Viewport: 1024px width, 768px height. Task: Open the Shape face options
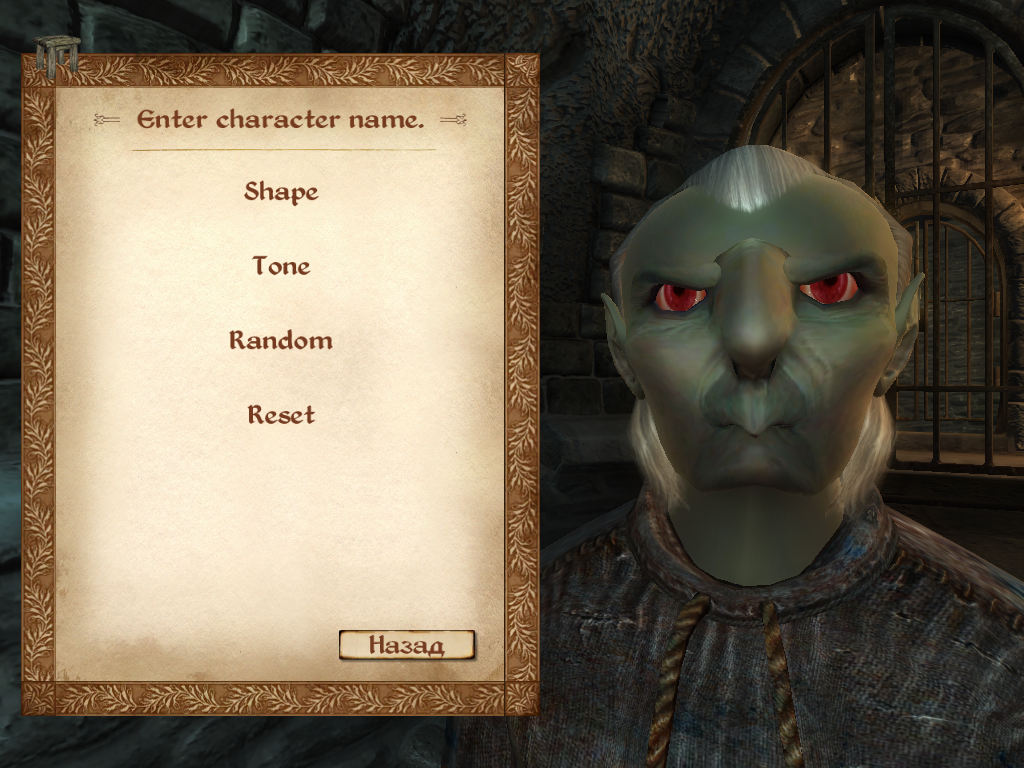click(281, 191)
